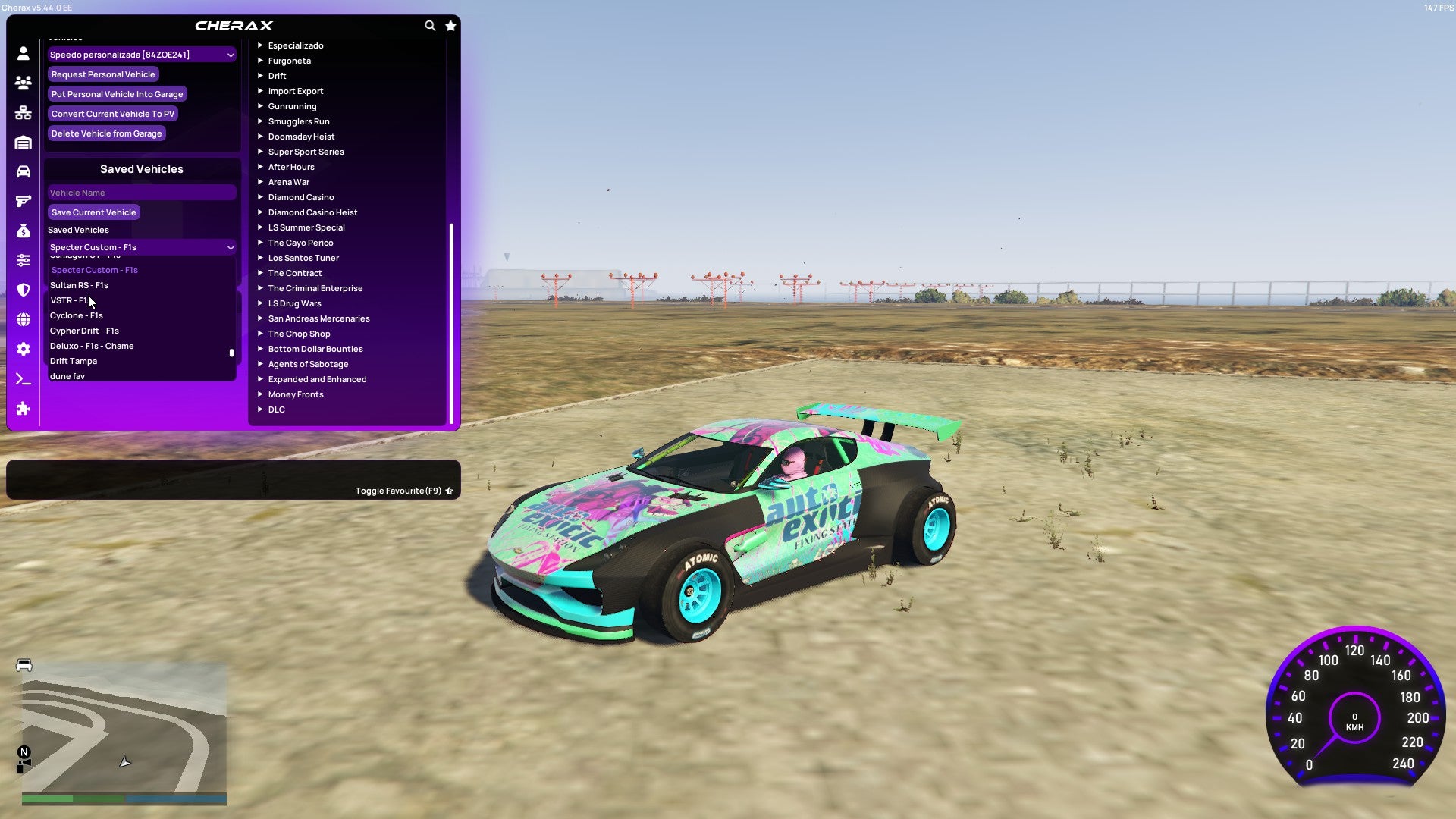Toggle favourites with the star icon
The height and width of the screenshot is (819, 1456).
[450, 25]
